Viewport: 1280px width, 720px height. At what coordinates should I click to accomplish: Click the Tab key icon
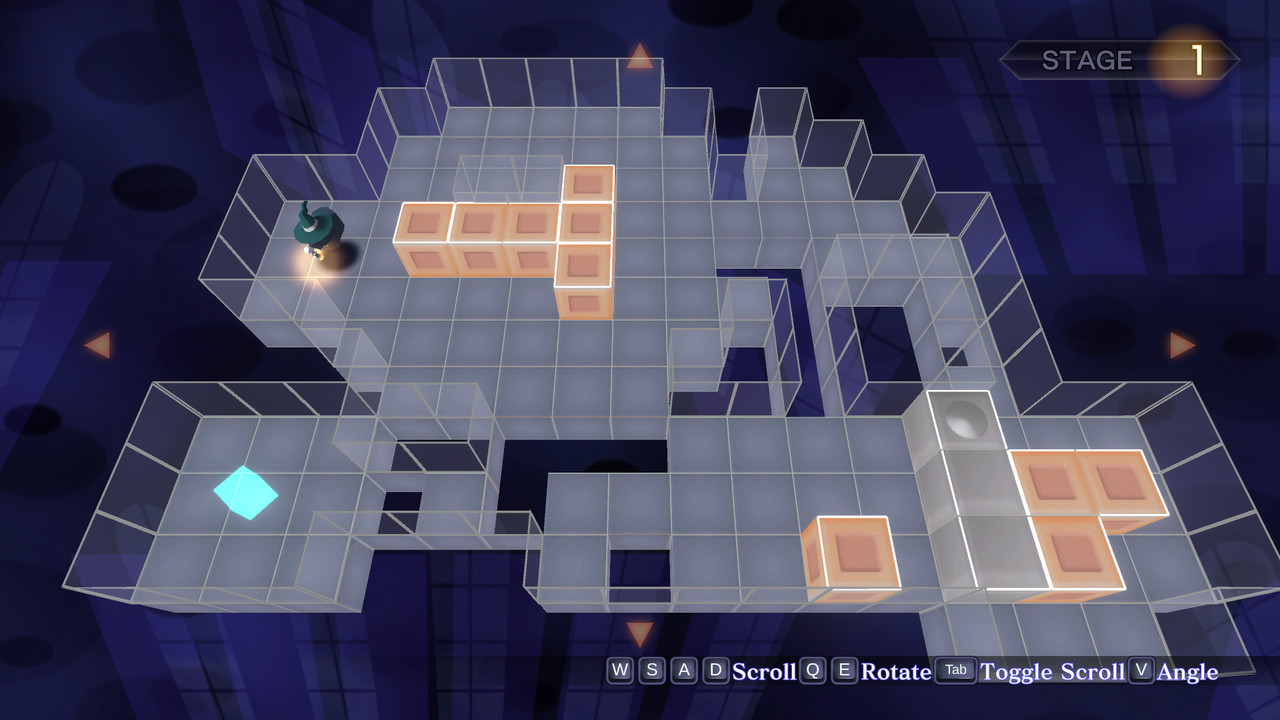pos(955,671)
